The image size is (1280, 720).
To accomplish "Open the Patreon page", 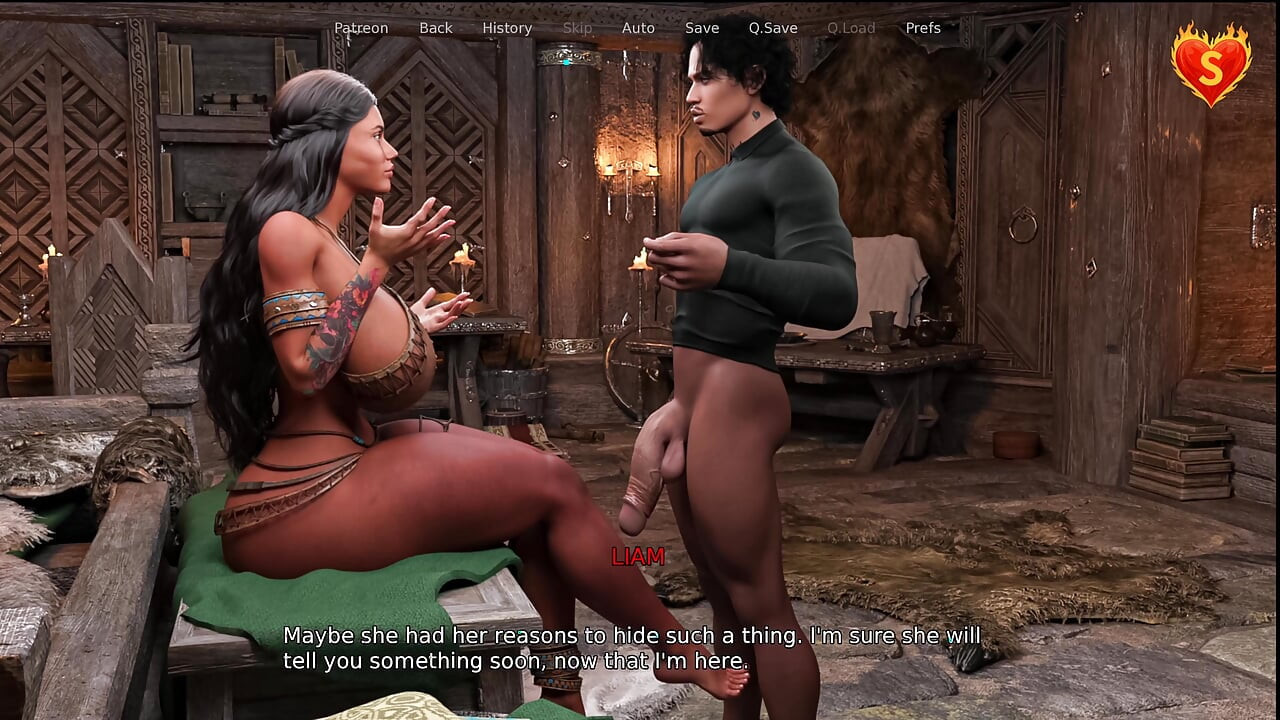I will click(360, 27).
